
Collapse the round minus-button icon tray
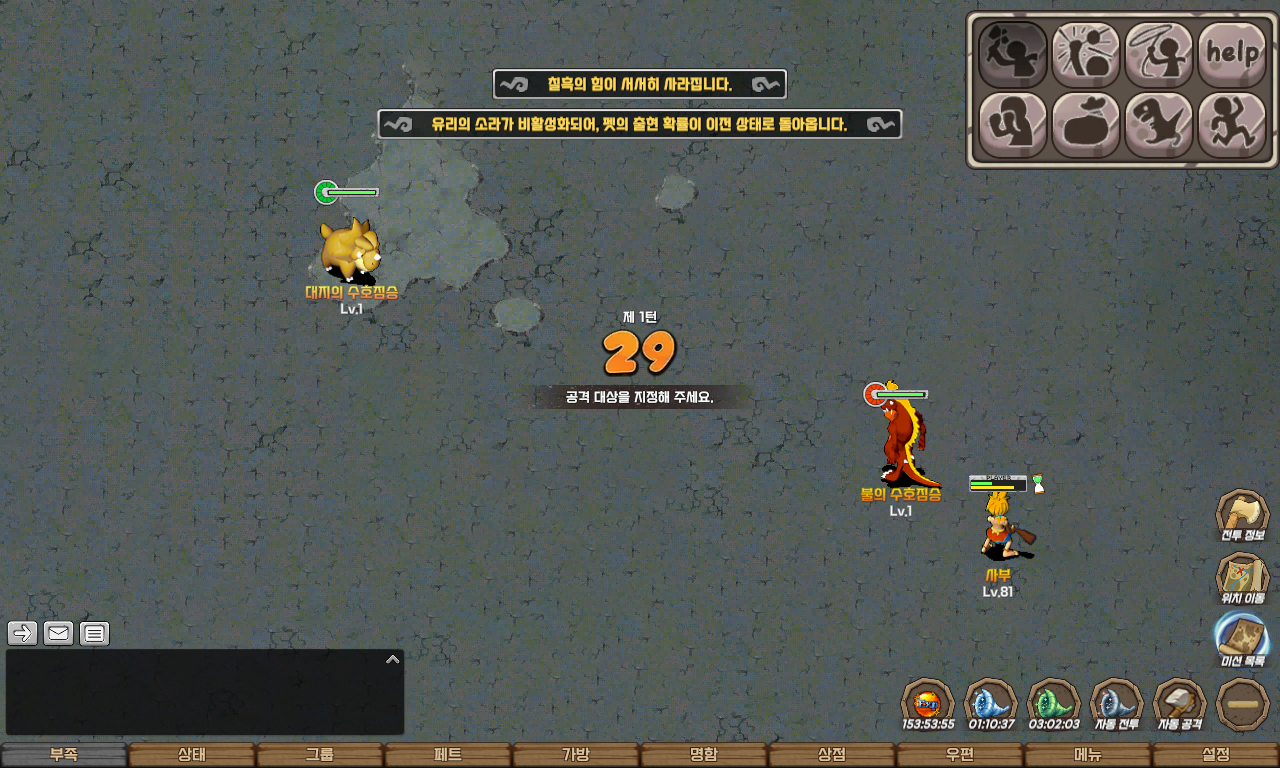point(1243,705)
